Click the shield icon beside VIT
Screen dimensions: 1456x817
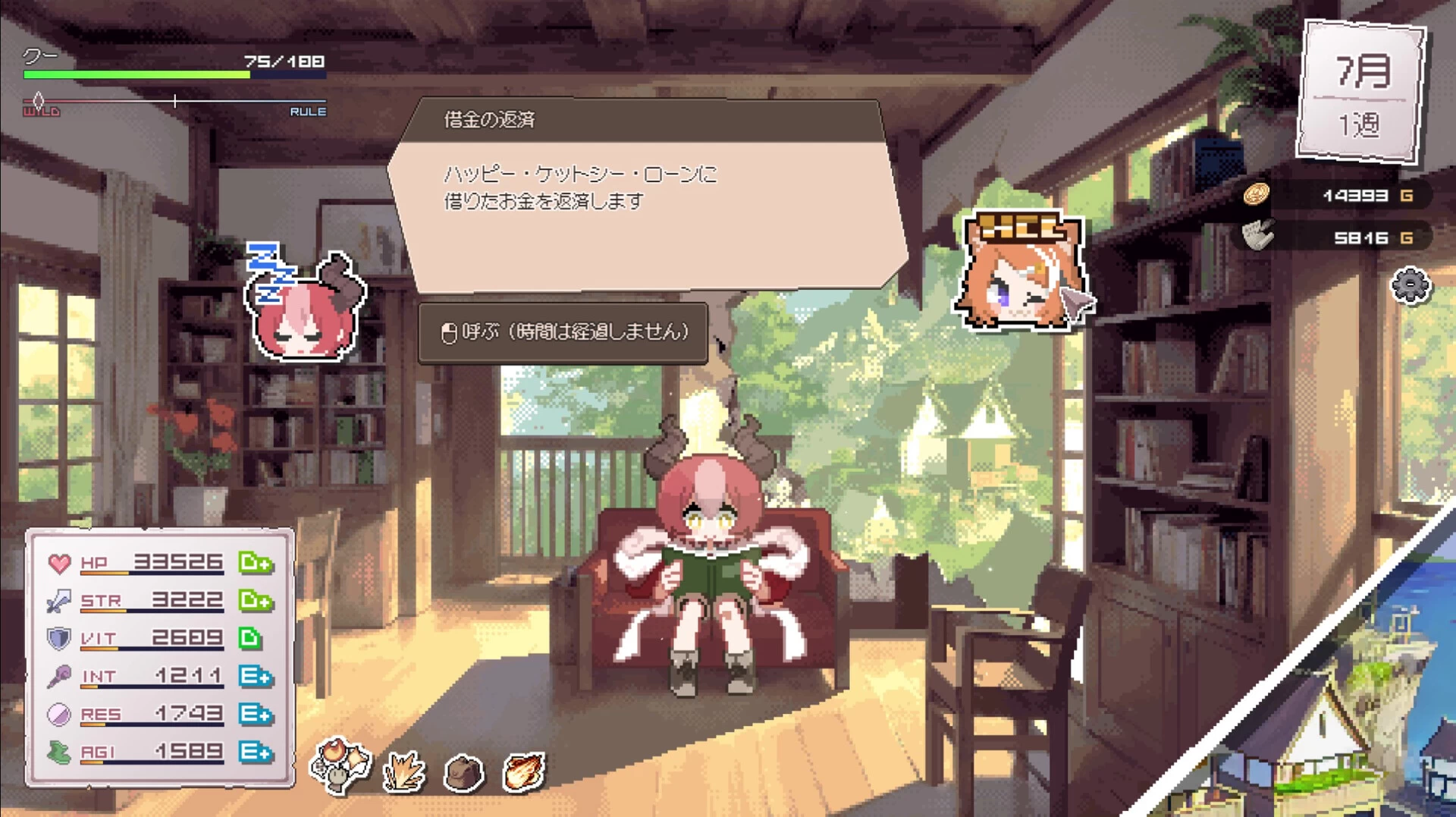(x=58, y=638)
